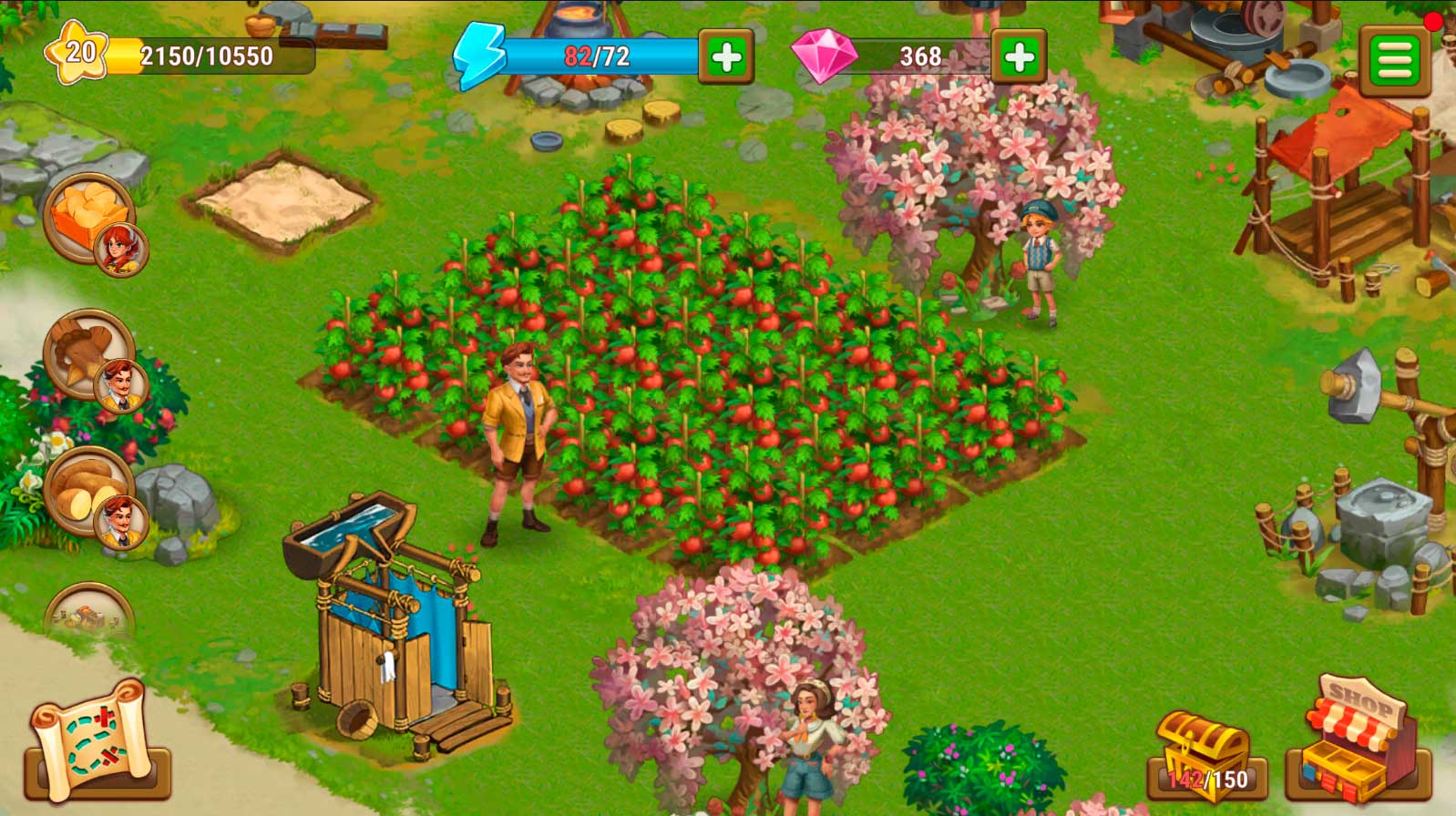The width and height of the screenshot is (1456, 816).
Task: Open the turkey quest icon
Action: 89,355
